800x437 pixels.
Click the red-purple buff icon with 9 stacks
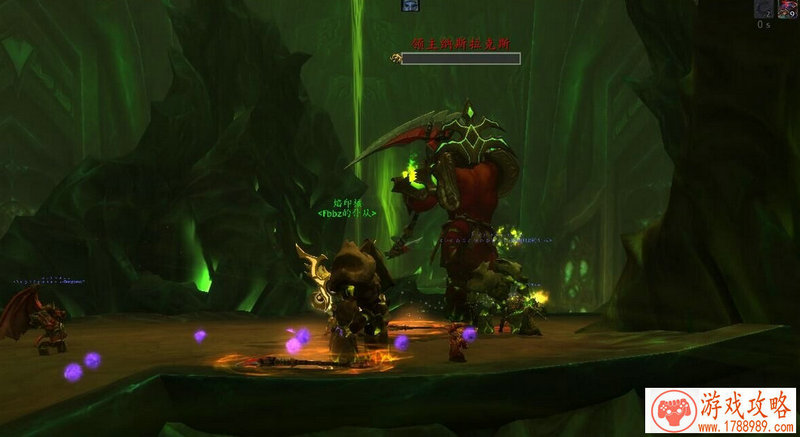pyautogui.click(x=787, y=8)
